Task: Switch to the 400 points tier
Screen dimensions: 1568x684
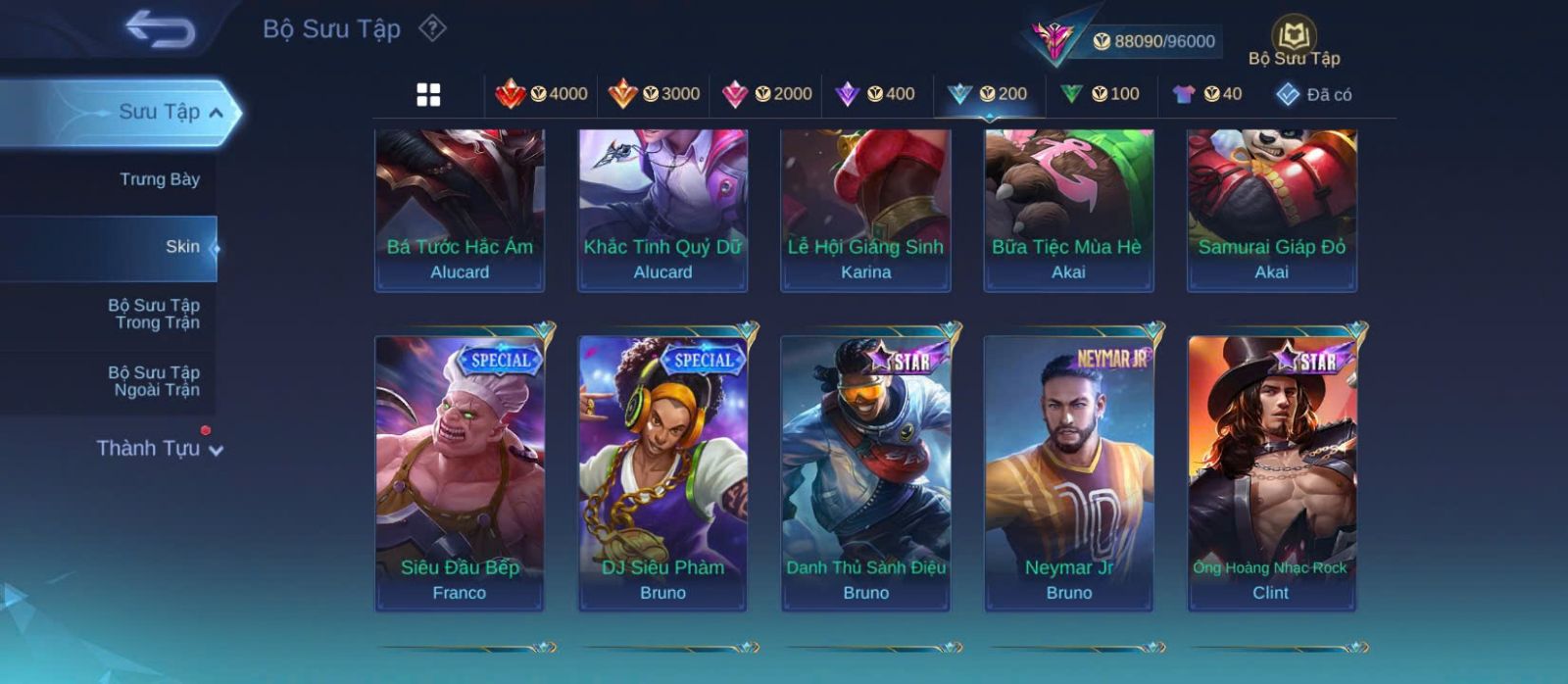Action: click(x=875, y=94)
